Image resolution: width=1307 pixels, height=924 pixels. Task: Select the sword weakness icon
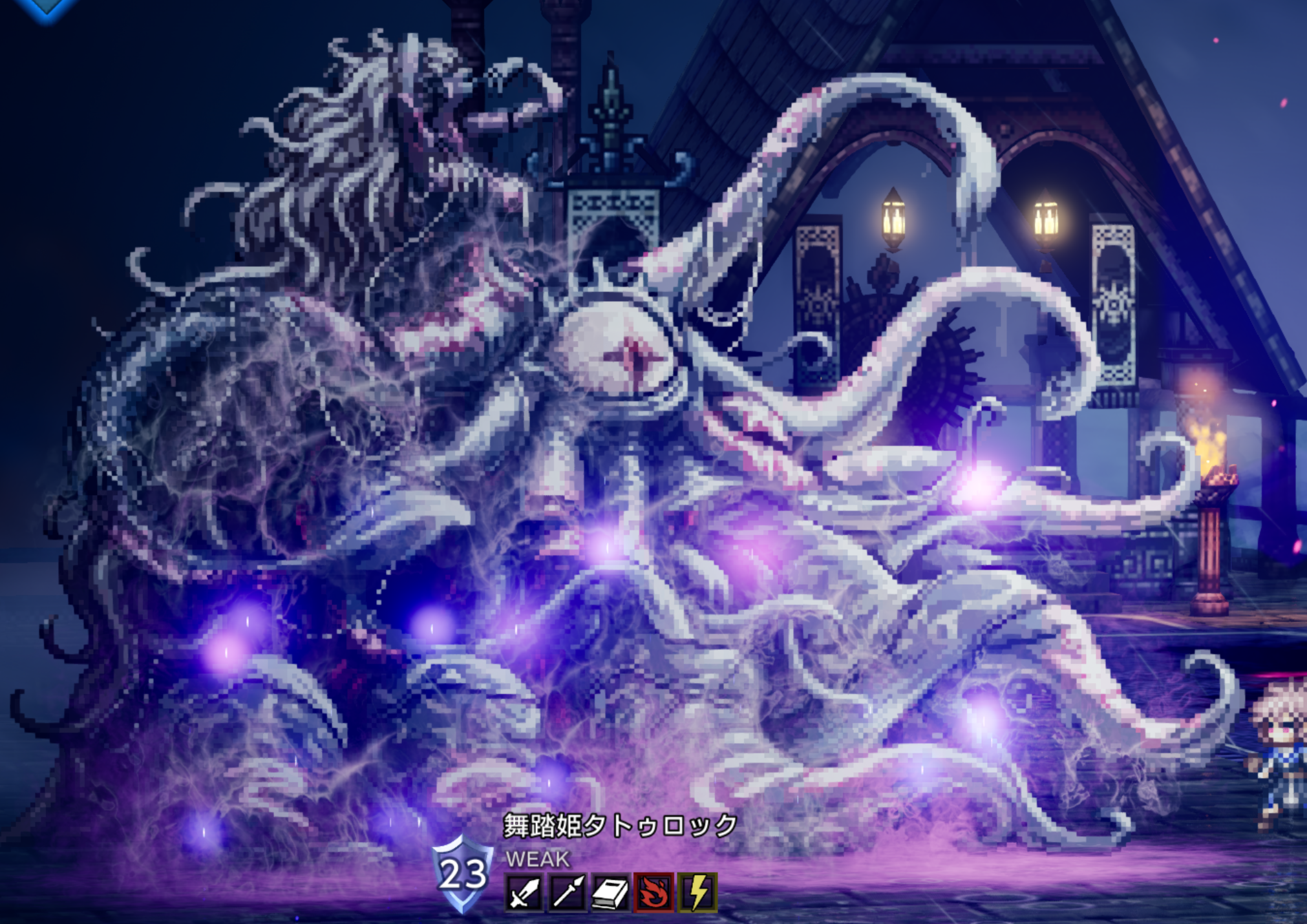pyautogui.click(x=524, y=892)
